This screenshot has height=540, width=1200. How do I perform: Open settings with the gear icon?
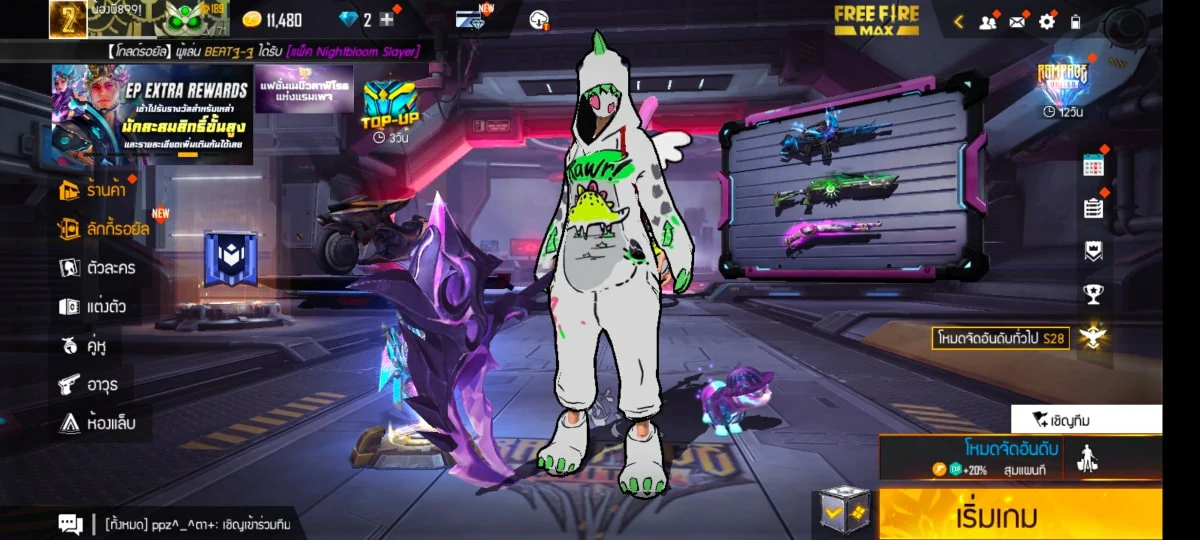tap(1047, 21)
